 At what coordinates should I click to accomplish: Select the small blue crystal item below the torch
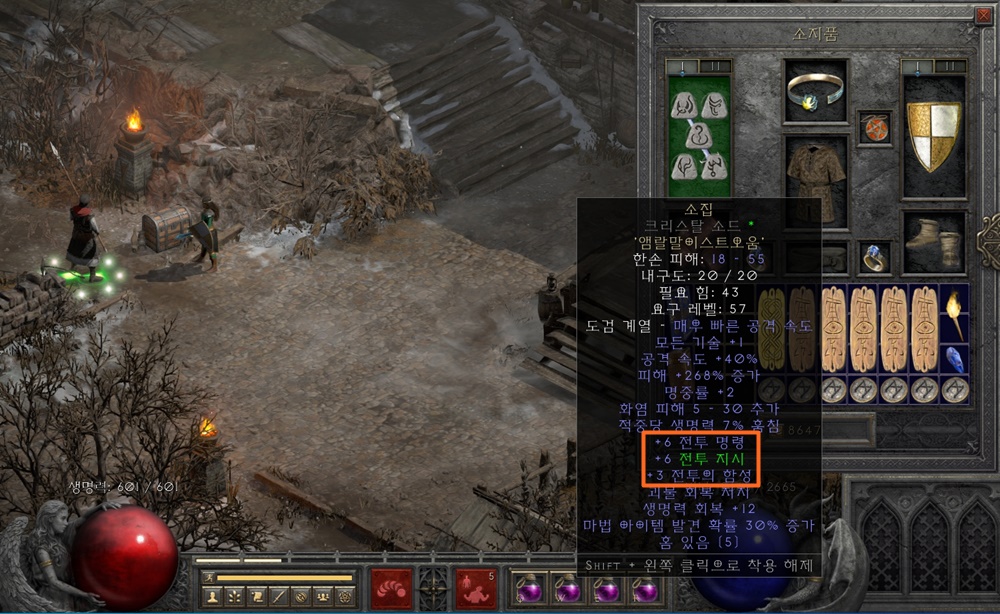pyautogui.click(x=955, y=359)
